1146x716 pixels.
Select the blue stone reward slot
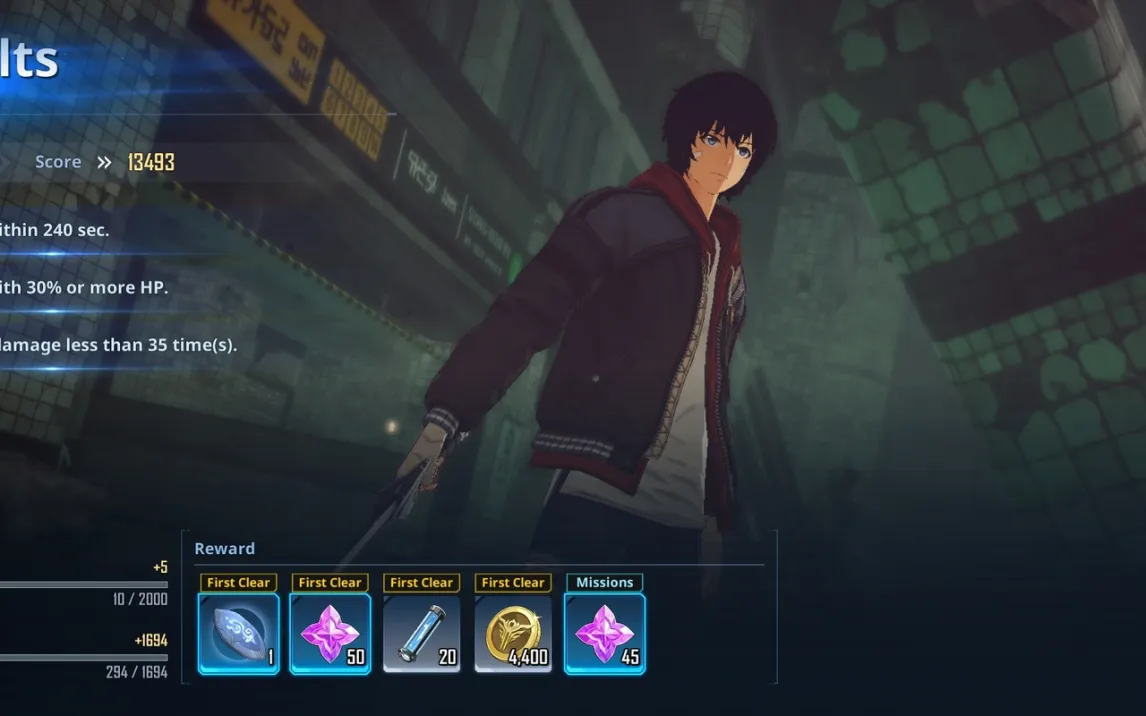(x=238, y=634)
